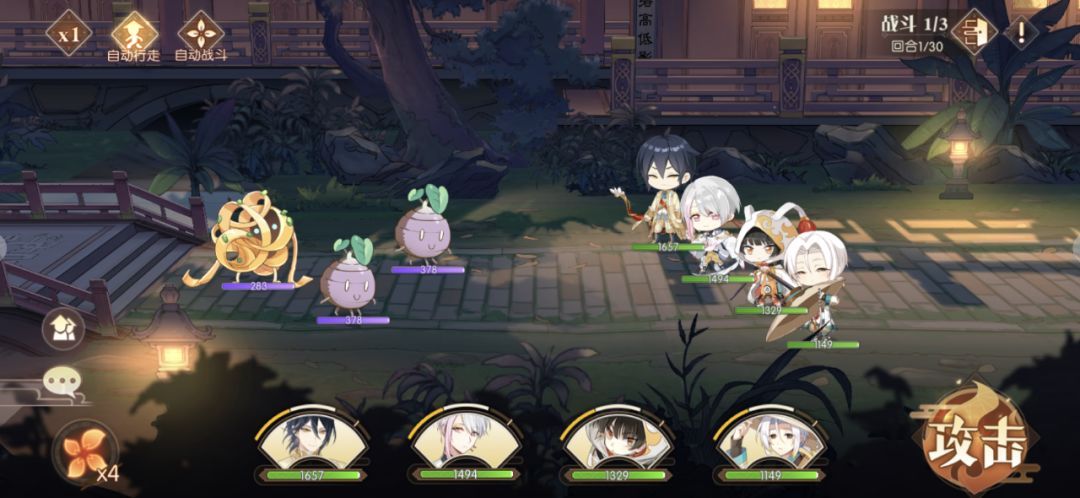Open the exclamation mark info button
The height and width of the screenshot is (498, 1080).
point(1021,33)
